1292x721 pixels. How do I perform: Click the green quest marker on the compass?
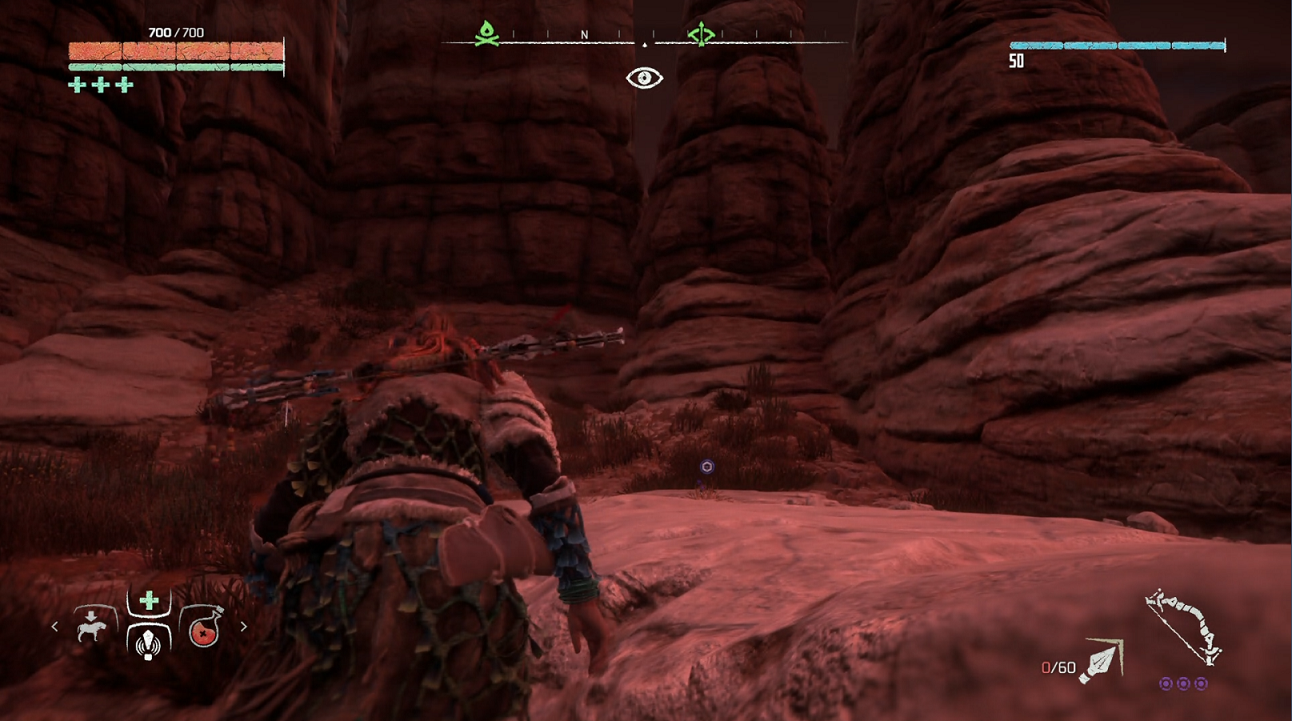click(x=701, y=35)
